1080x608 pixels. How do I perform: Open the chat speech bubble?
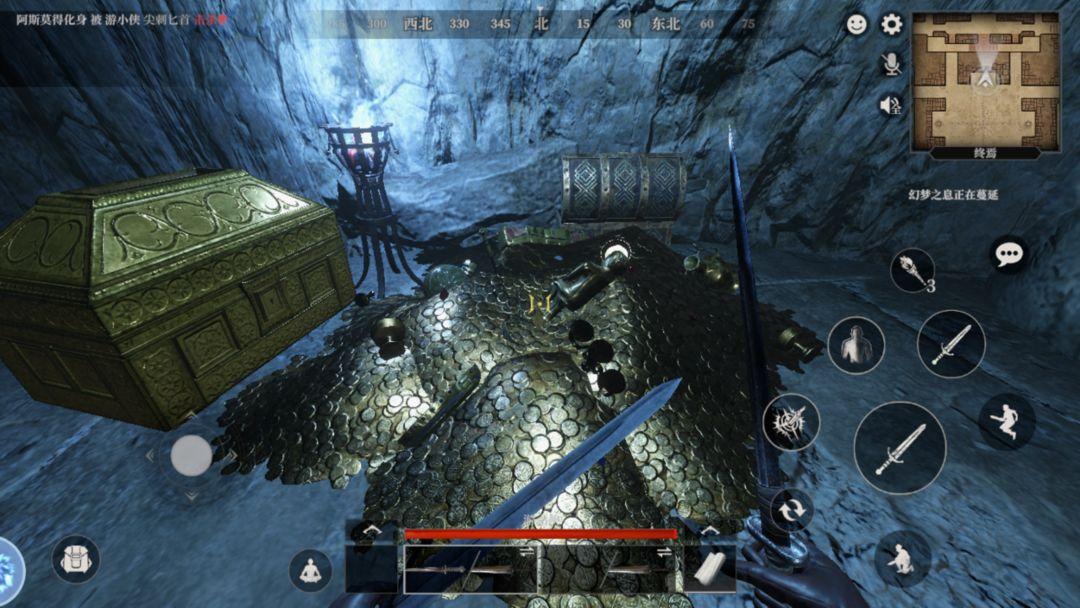pos(1009,253)
